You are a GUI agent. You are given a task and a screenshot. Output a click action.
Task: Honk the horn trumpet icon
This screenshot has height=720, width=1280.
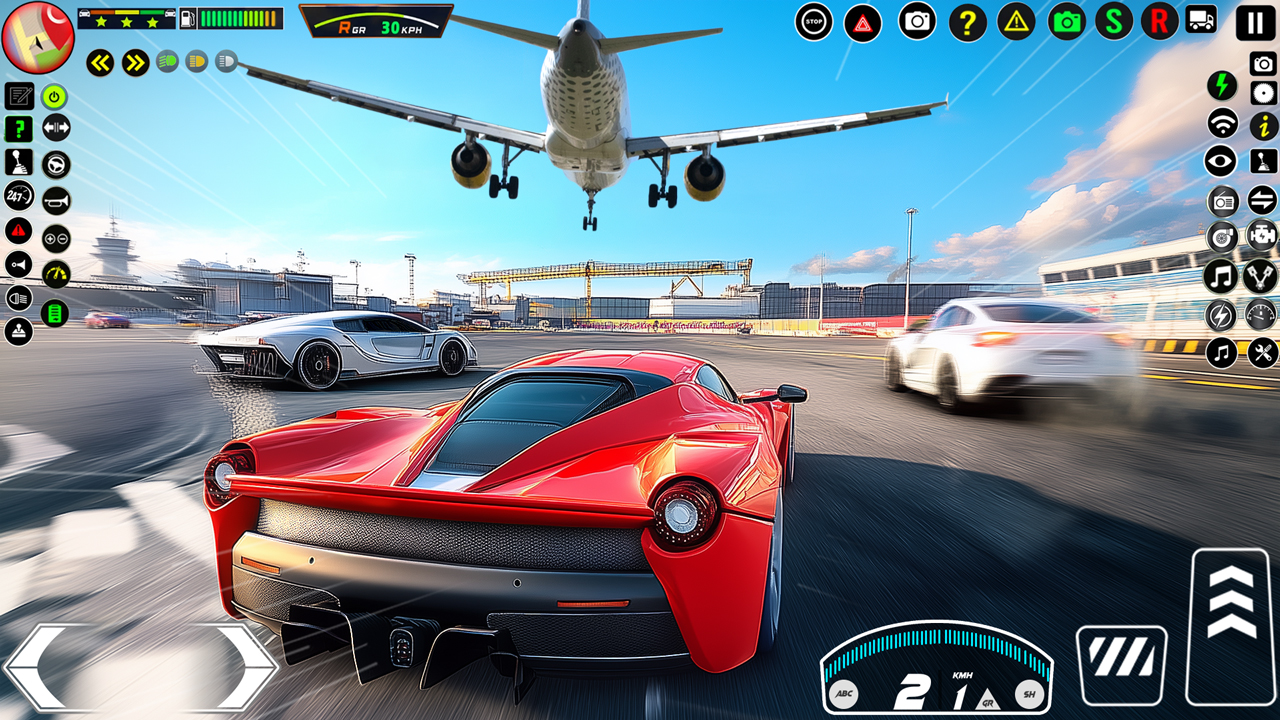point(55,199)
